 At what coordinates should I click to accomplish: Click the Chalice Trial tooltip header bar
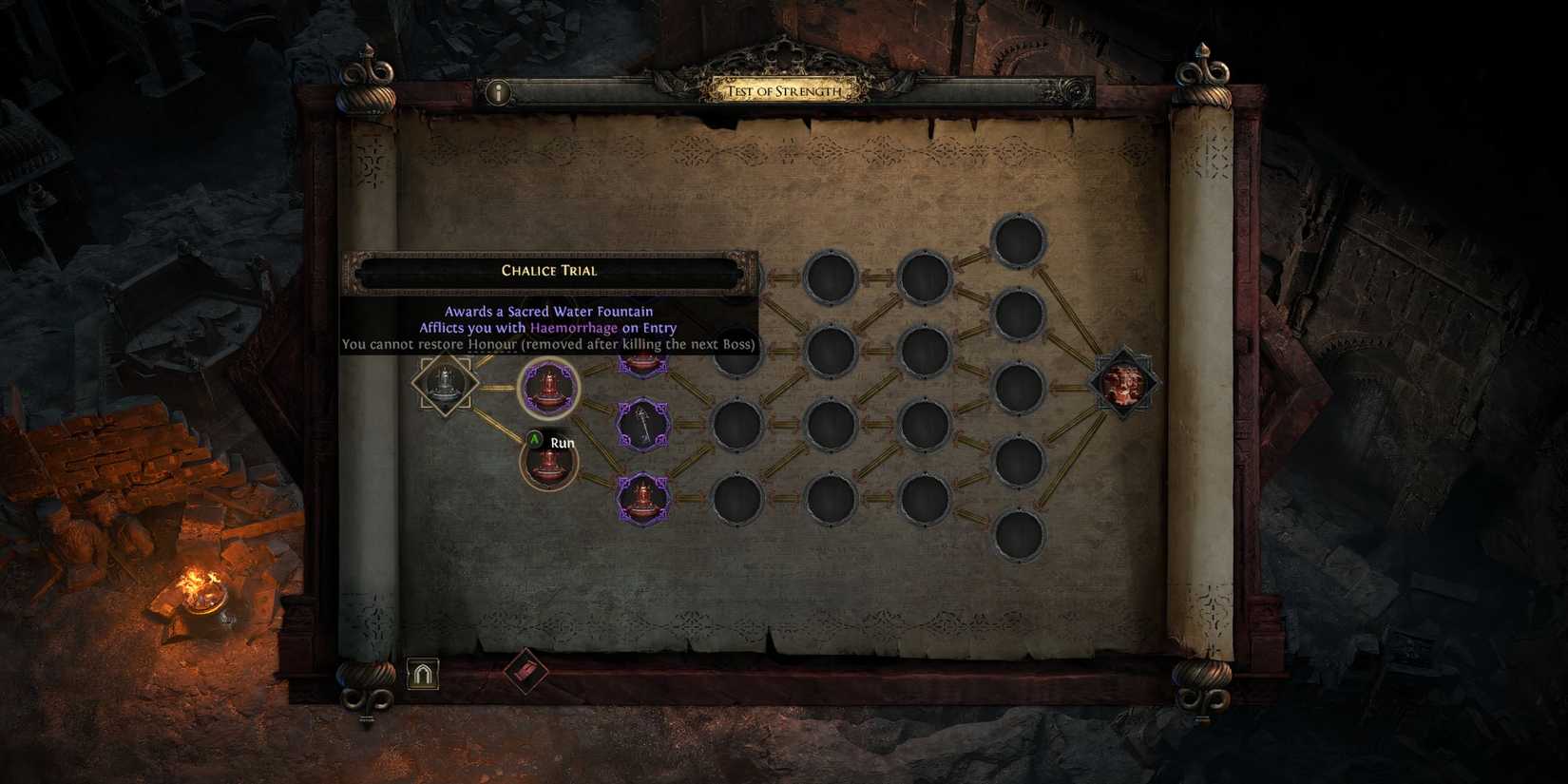[547, 270]
